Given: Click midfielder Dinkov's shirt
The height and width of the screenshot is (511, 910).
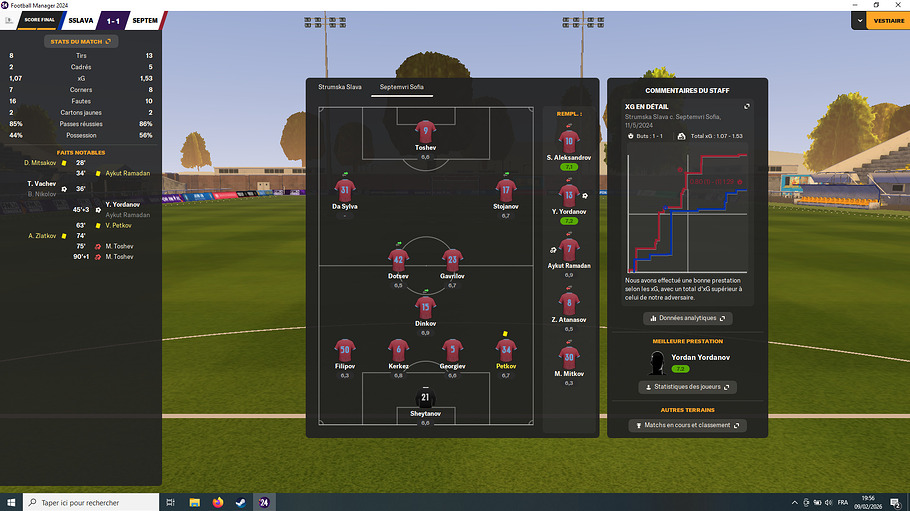Looking at the screenshot, I should click(x=426, y=308).
